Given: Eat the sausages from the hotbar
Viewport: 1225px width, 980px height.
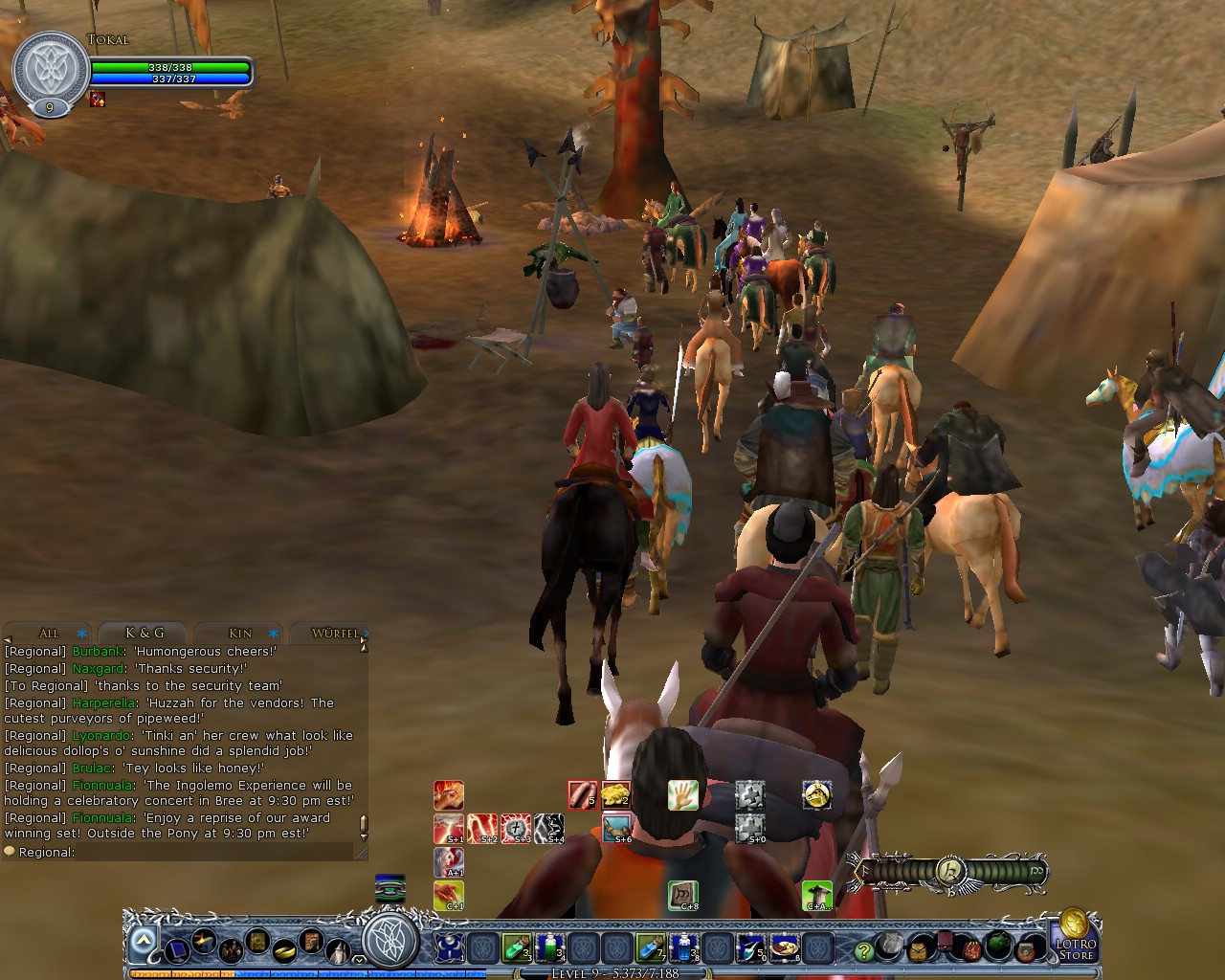Looking at the screenshot, I should (x=582, y=794).
